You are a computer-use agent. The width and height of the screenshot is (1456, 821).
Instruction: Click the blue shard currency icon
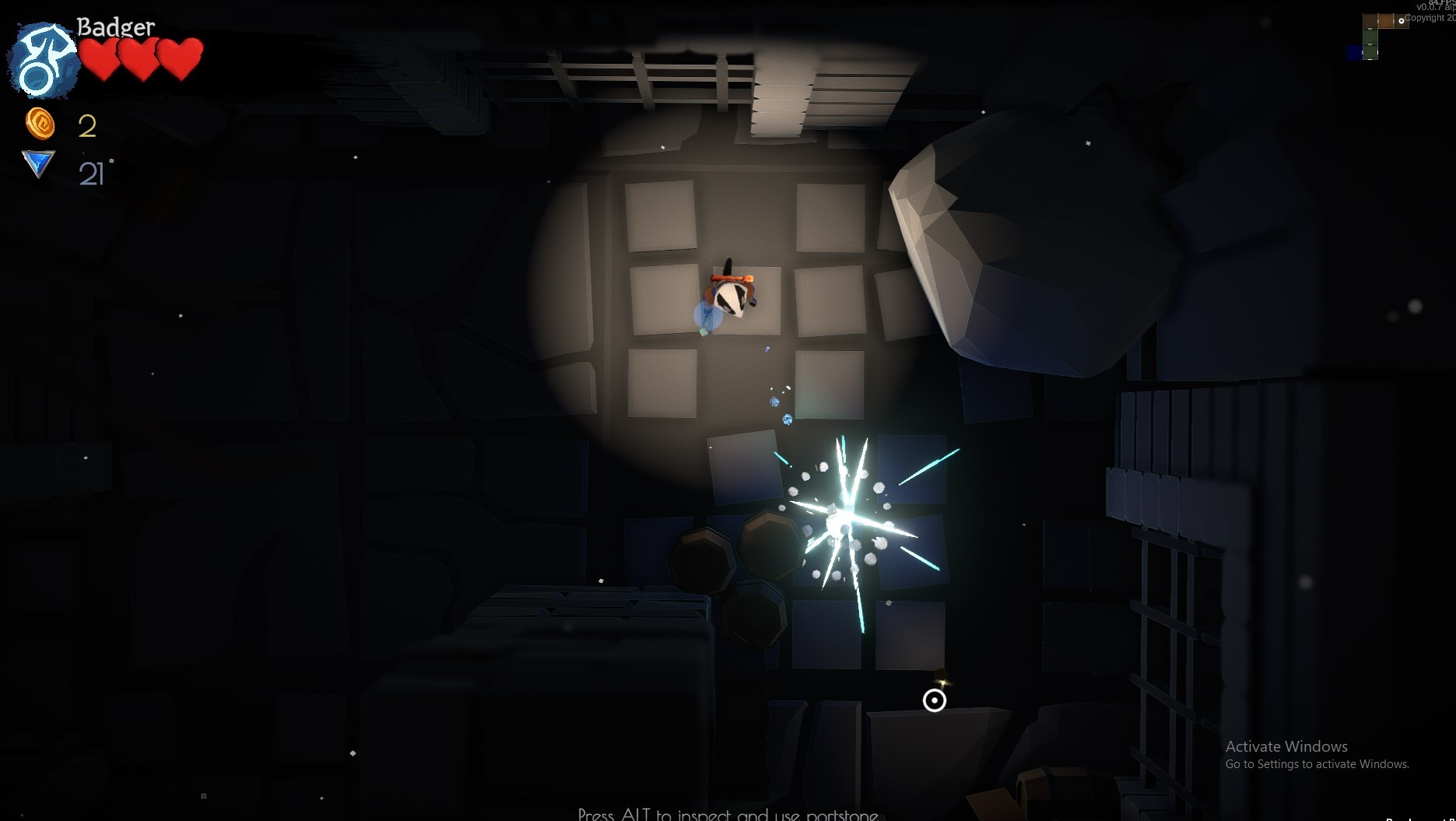[37, 165]
